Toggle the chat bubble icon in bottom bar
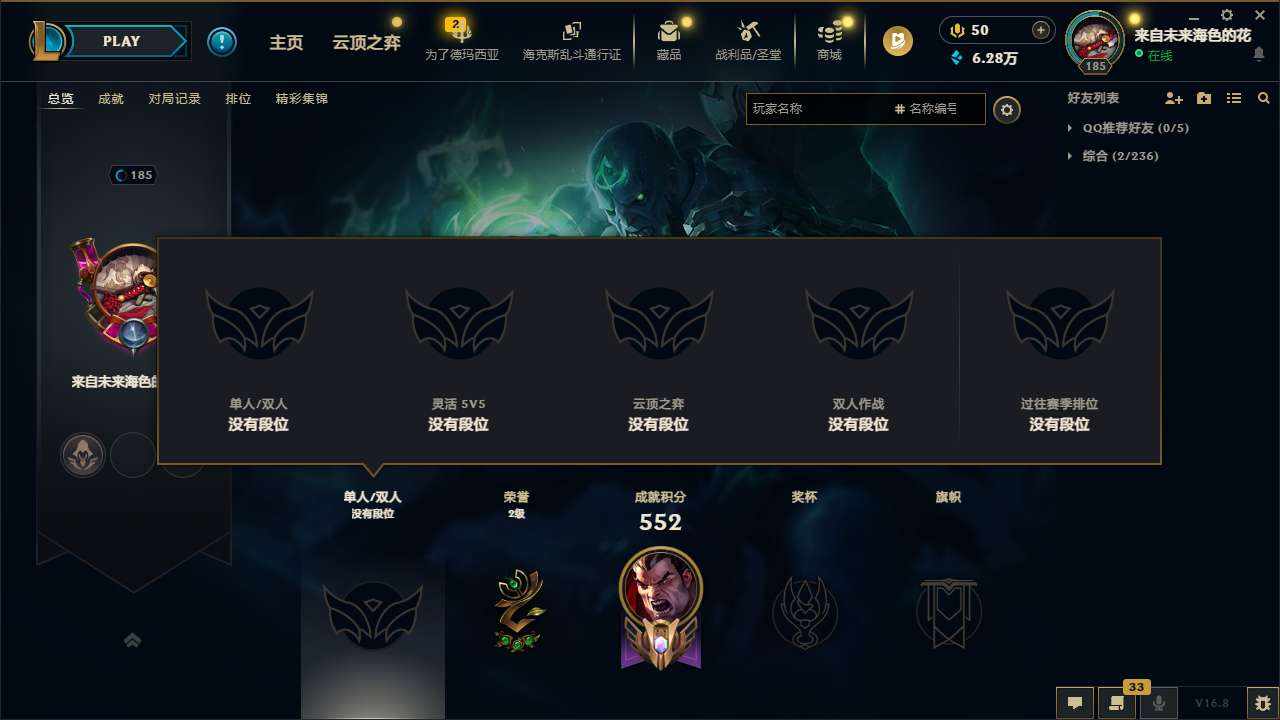Screen dimensions: 1280x720 [1073, 703]
